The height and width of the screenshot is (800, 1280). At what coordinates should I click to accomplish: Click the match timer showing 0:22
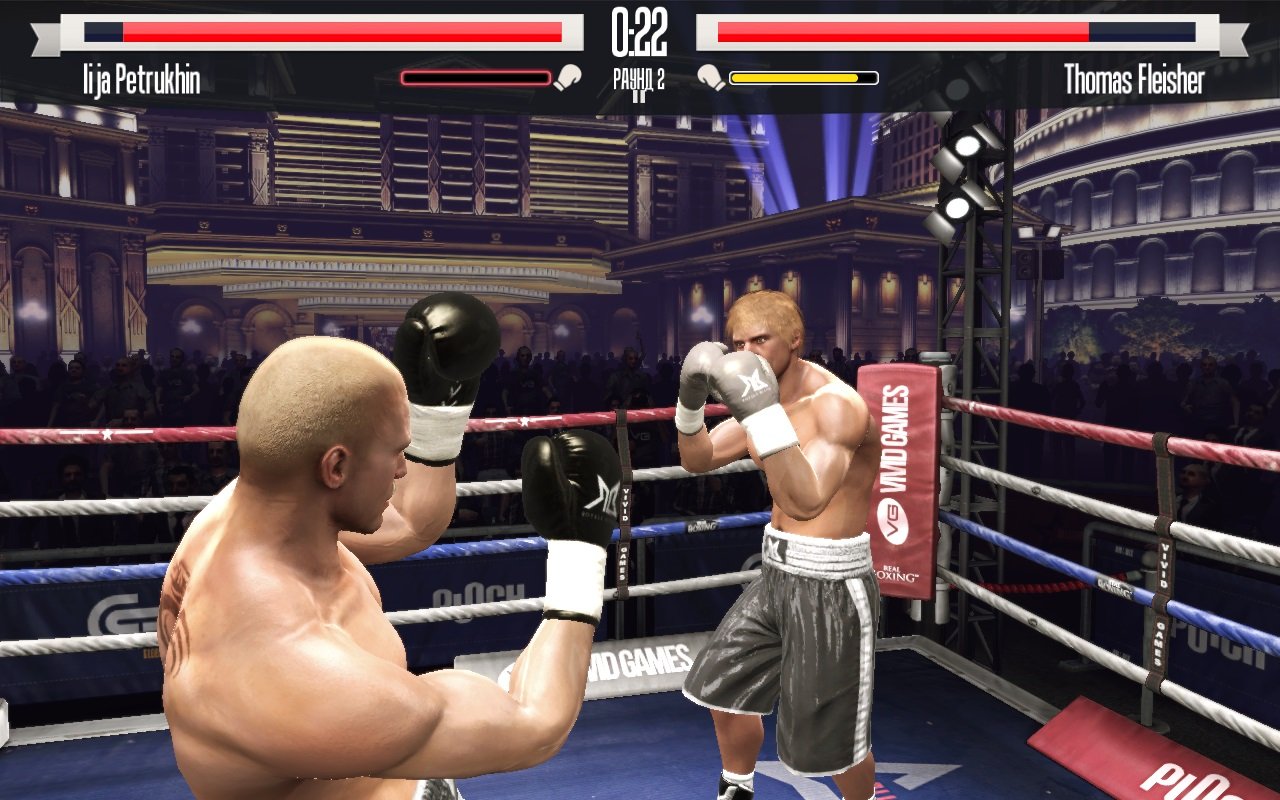(x=640, y=30)
